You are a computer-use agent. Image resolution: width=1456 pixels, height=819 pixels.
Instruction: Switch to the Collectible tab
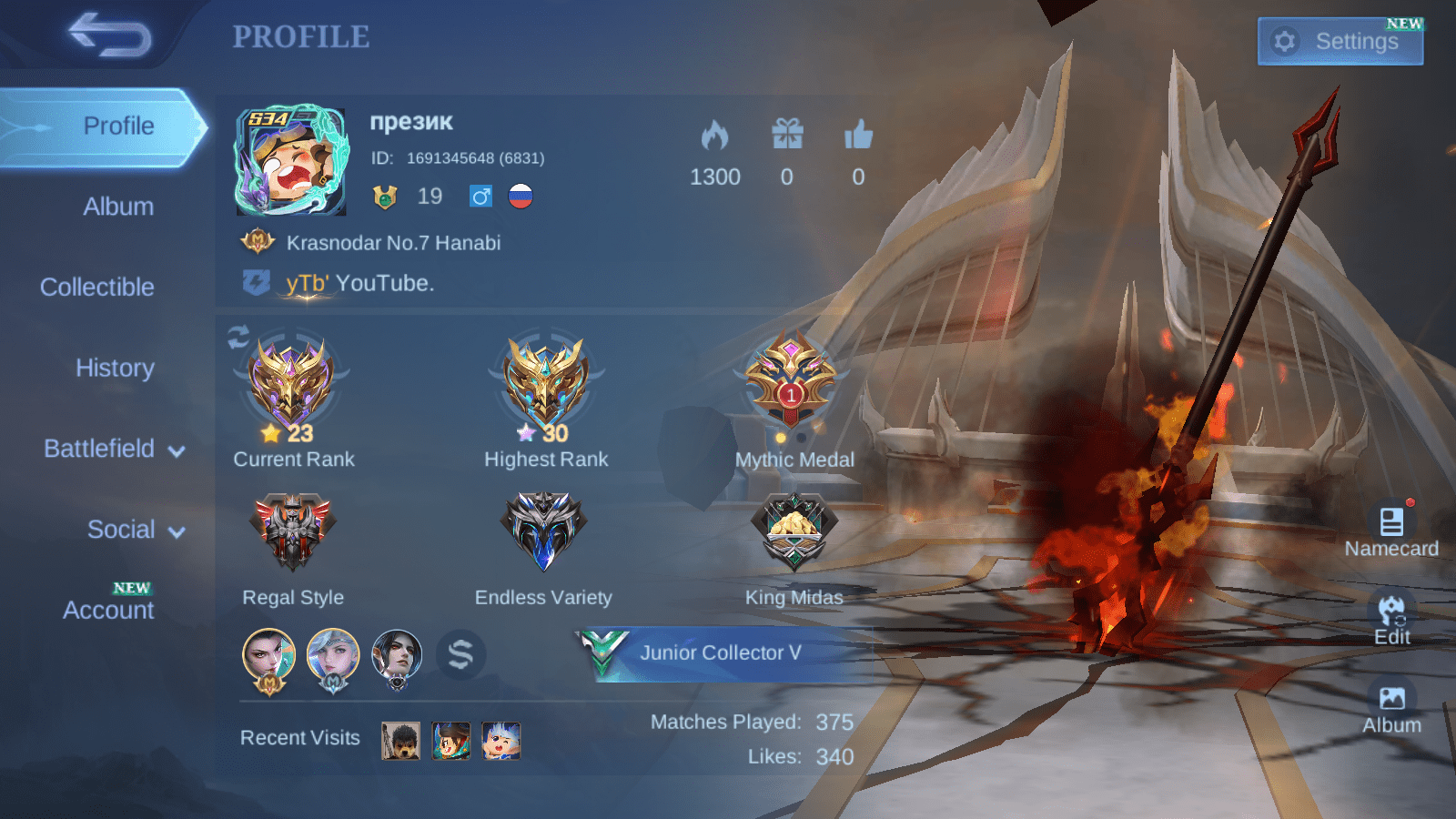pos(96,287)
